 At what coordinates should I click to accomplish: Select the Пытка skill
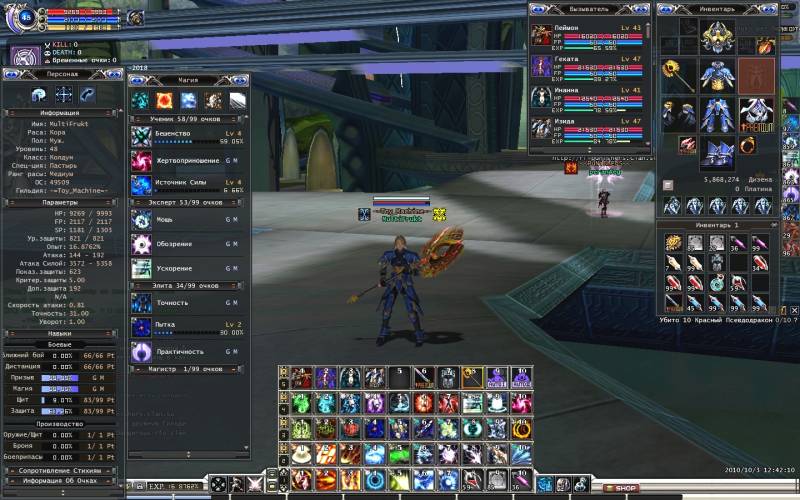tap(141, 327)
